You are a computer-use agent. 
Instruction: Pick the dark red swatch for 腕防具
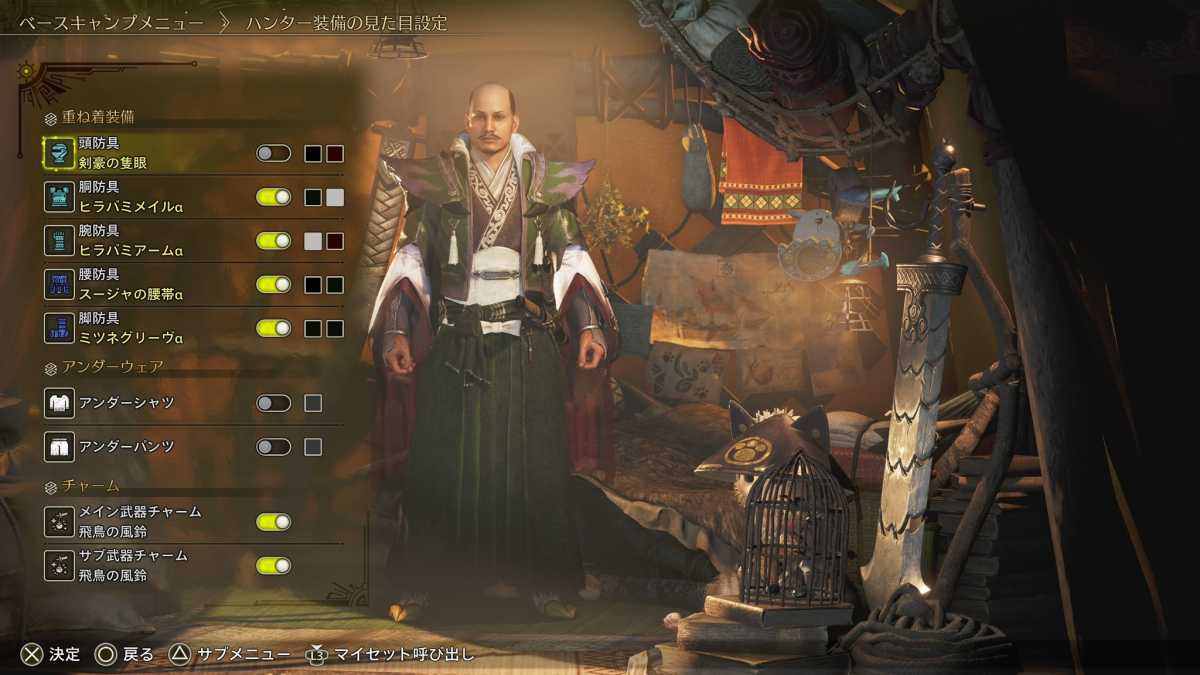tap(335, 241)
